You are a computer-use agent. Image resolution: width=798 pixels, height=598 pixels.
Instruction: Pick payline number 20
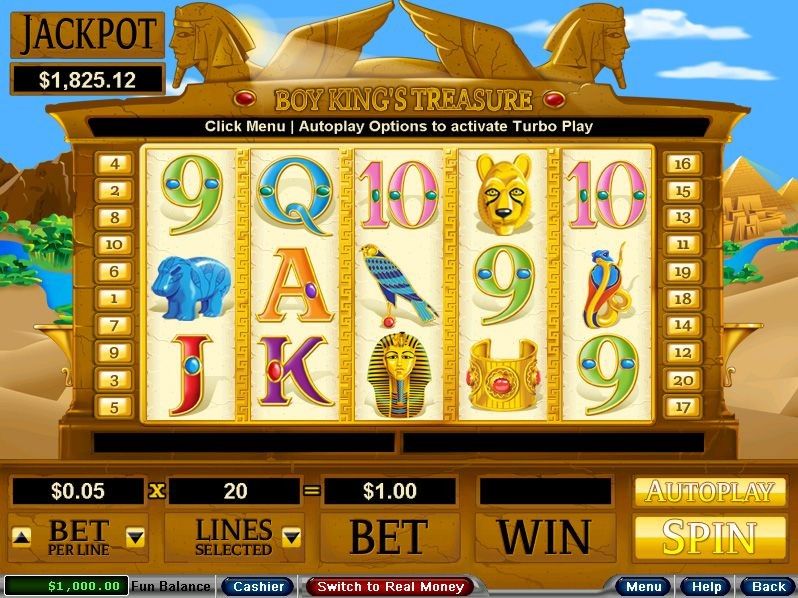click(684, 379)
